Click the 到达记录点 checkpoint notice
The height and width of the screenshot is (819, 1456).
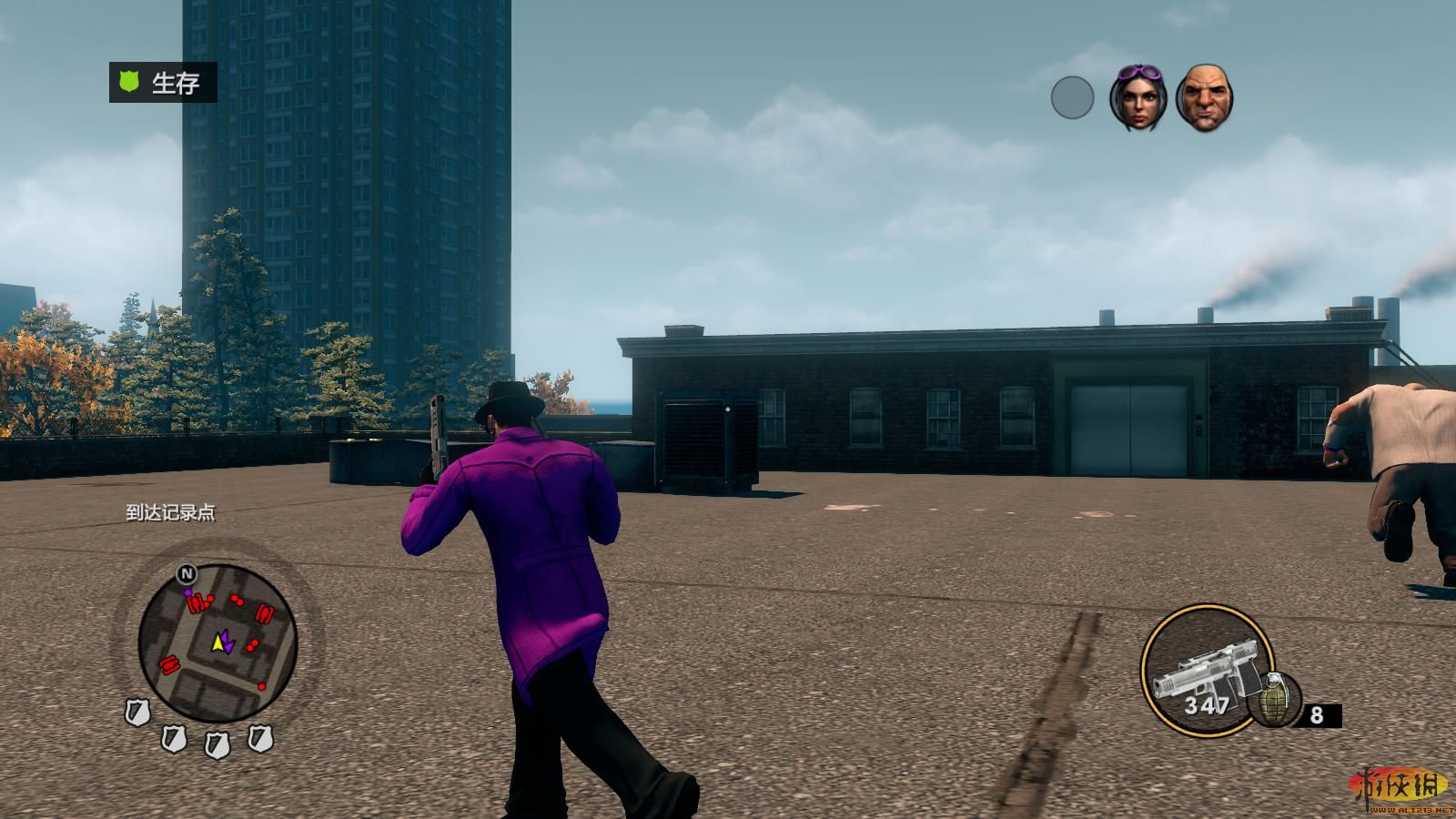171,513
